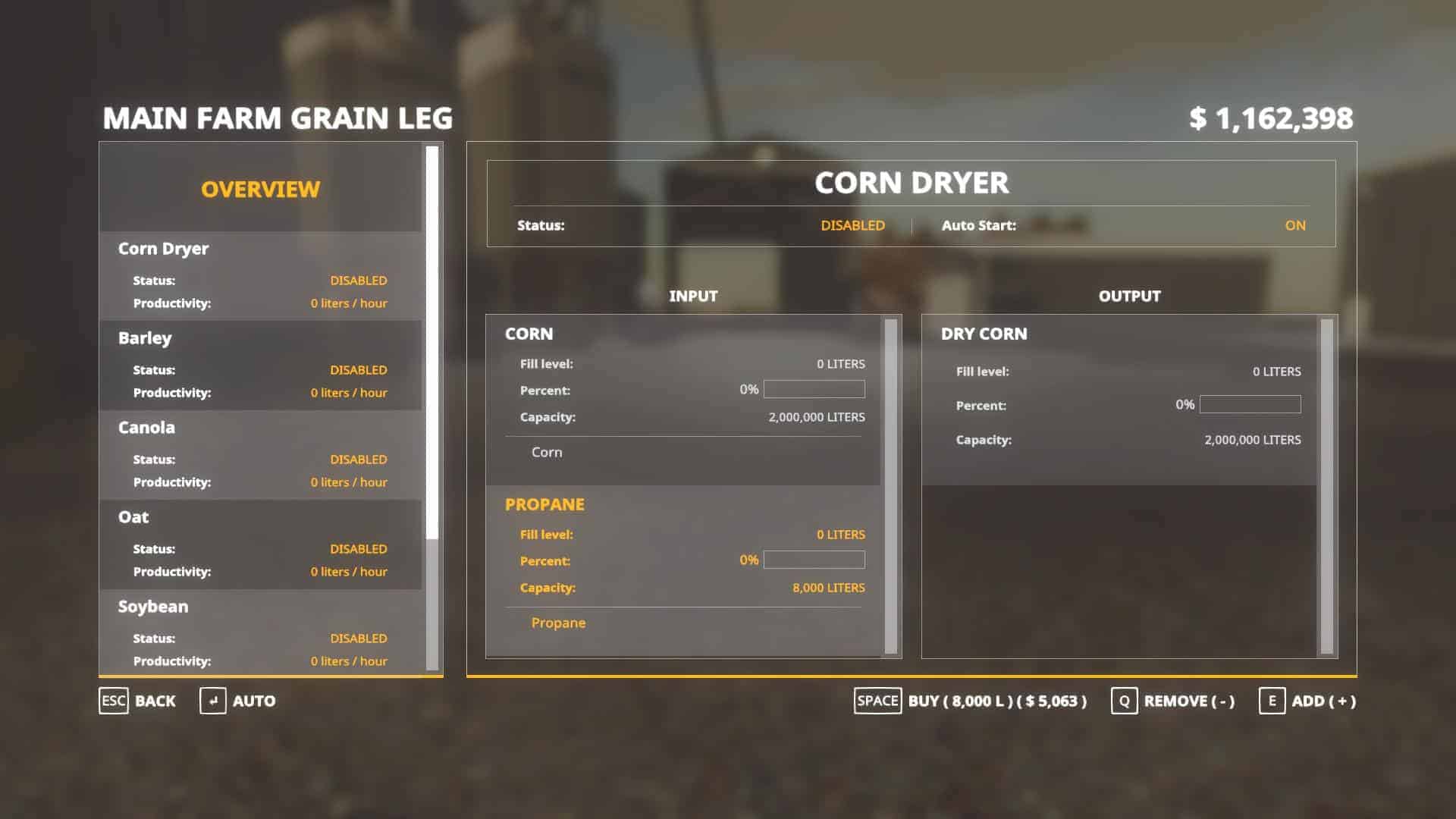Toggle Auto Start from ON to off
This screenshot has width=1456, height=819.
(1296, 225)
